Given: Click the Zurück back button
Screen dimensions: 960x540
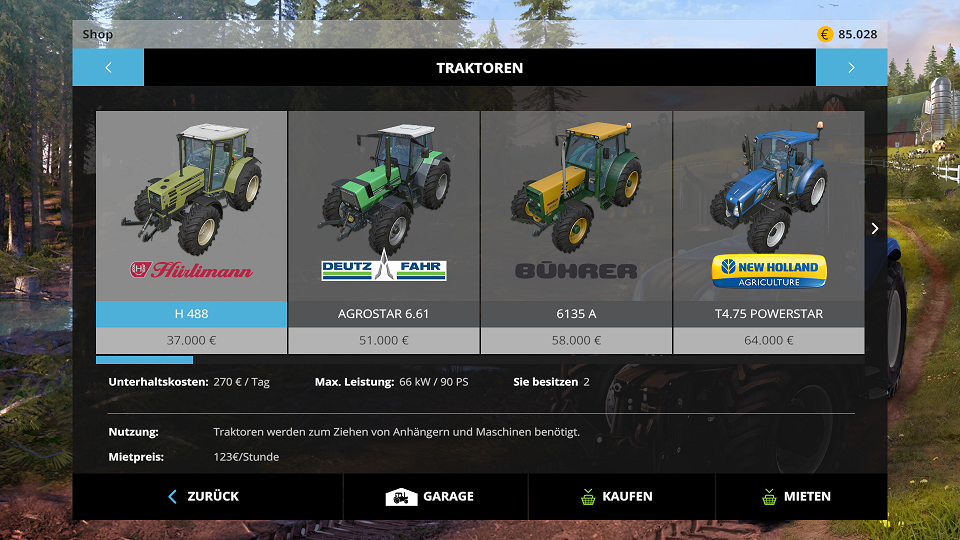Looking at the screenshot, I should 204,496.
